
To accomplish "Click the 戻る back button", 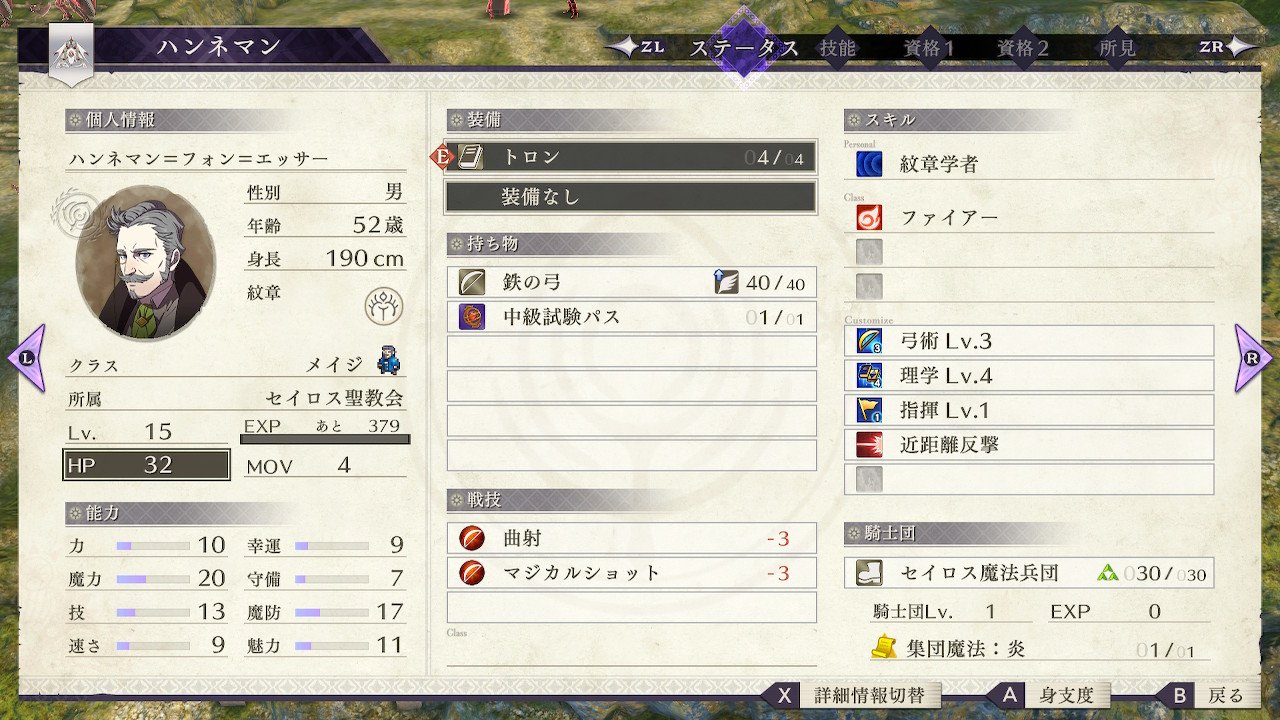I will [x=1212, y=695].
